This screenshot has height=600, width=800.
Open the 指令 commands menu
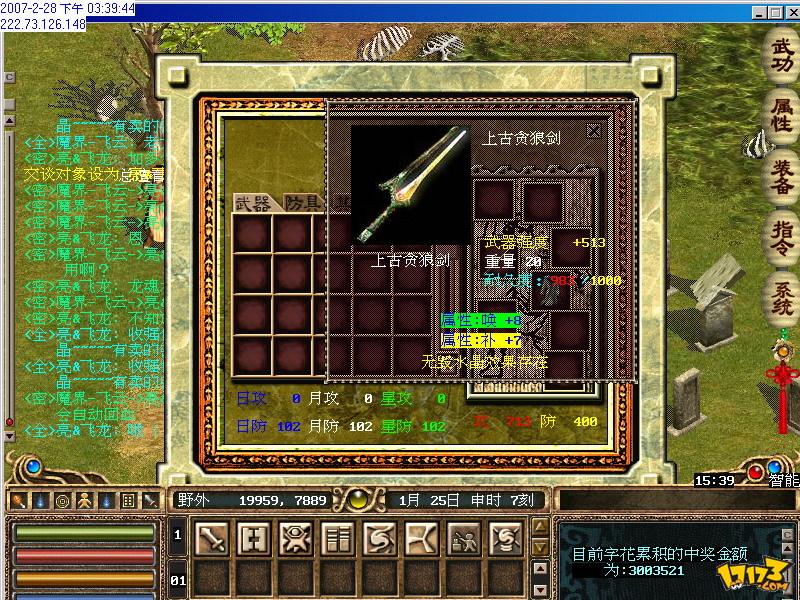coord(781,236)
